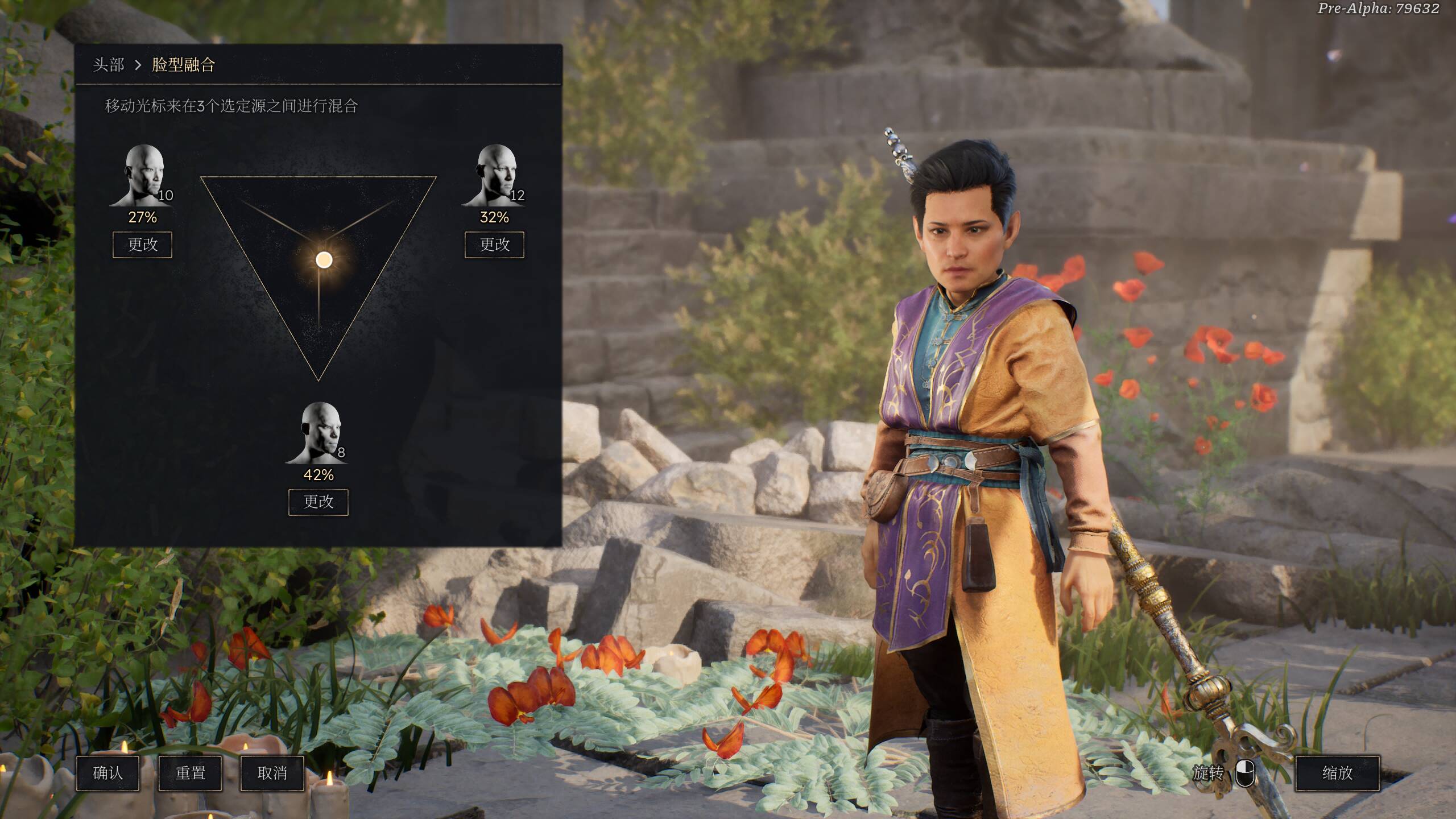Change face source 10 via its 更改 button
The width and height of the screenshot is (1456, 819).
142,245
